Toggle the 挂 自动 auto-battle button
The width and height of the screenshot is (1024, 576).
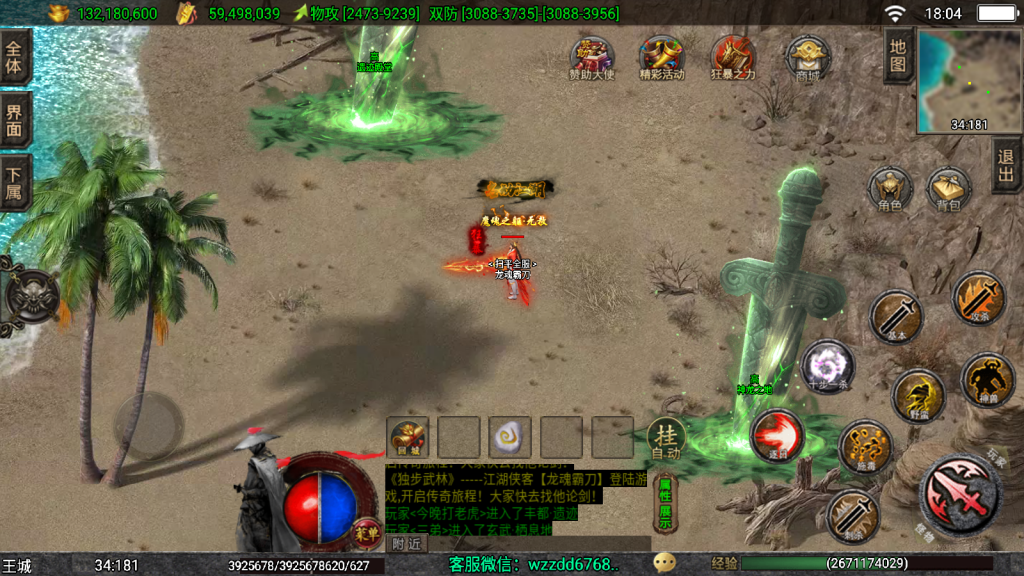pyautogui.click(x=664, y=438)
